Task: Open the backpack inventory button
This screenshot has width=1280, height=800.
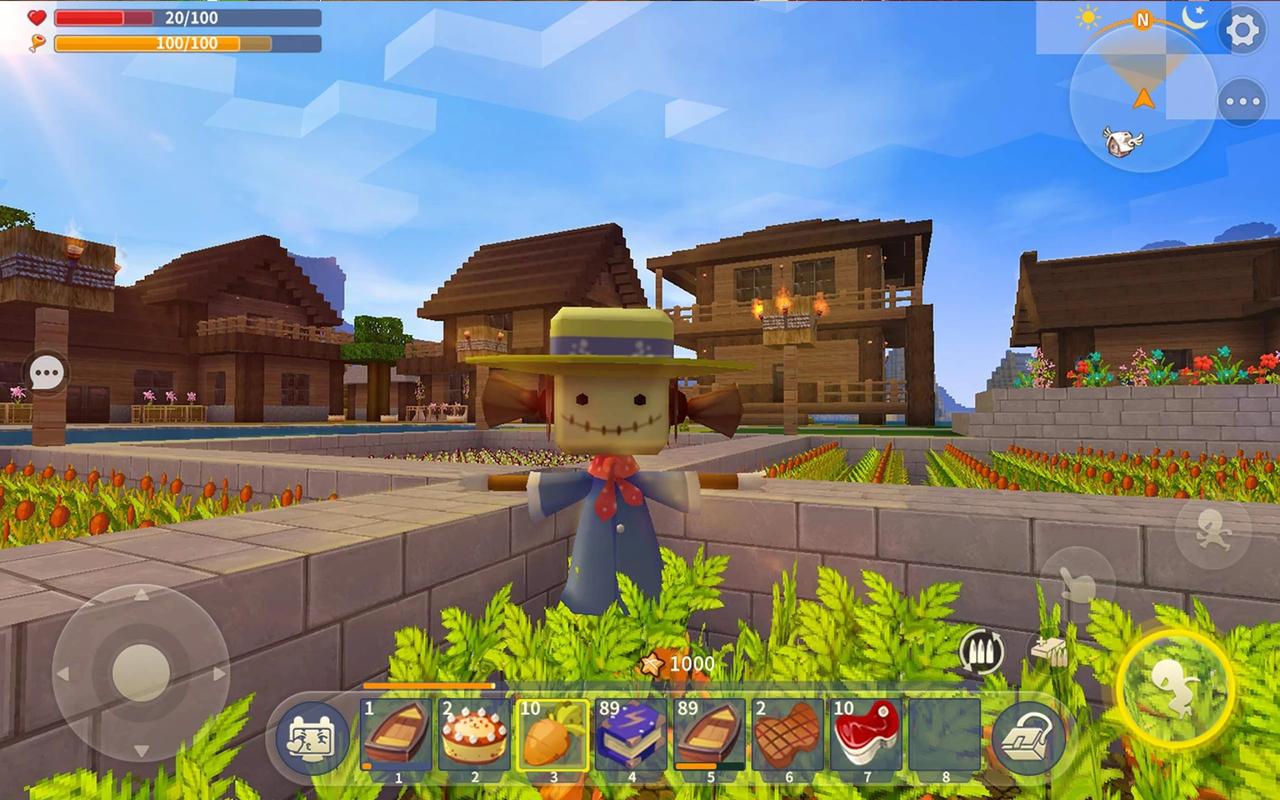Action: point(1029,738)
